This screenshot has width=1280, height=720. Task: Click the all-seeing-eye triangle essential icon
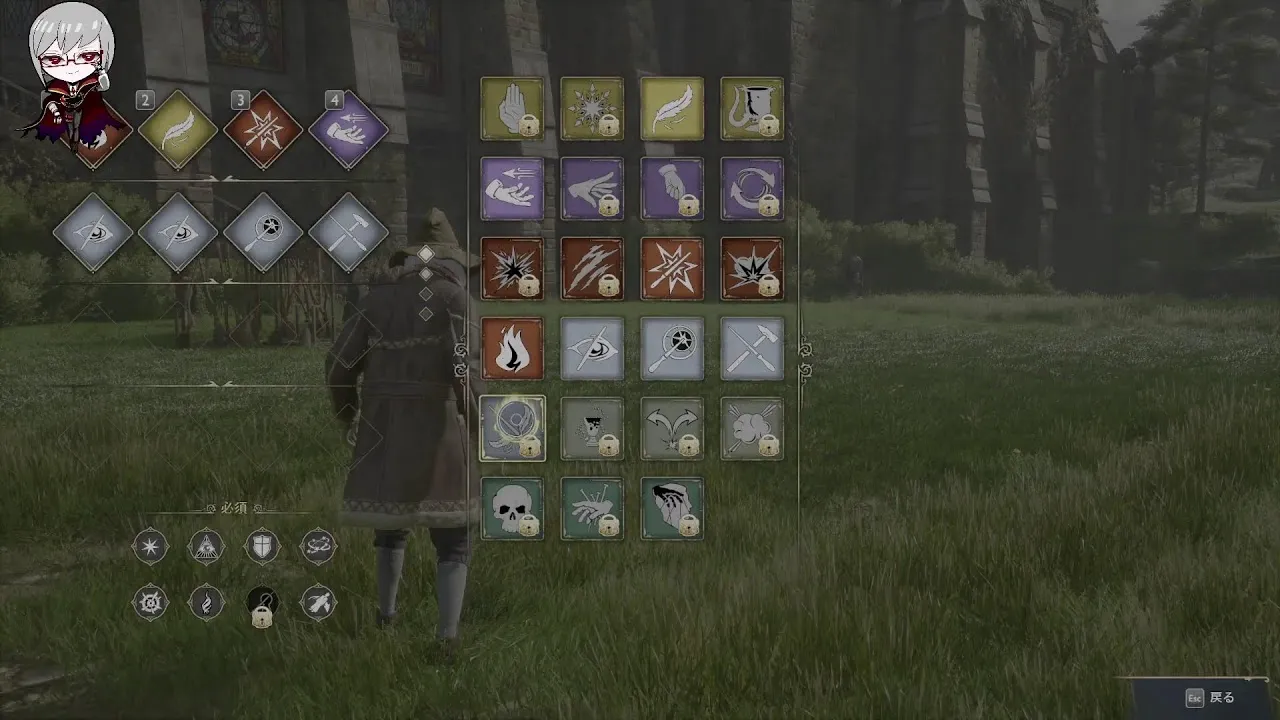(x=206, y=546)
